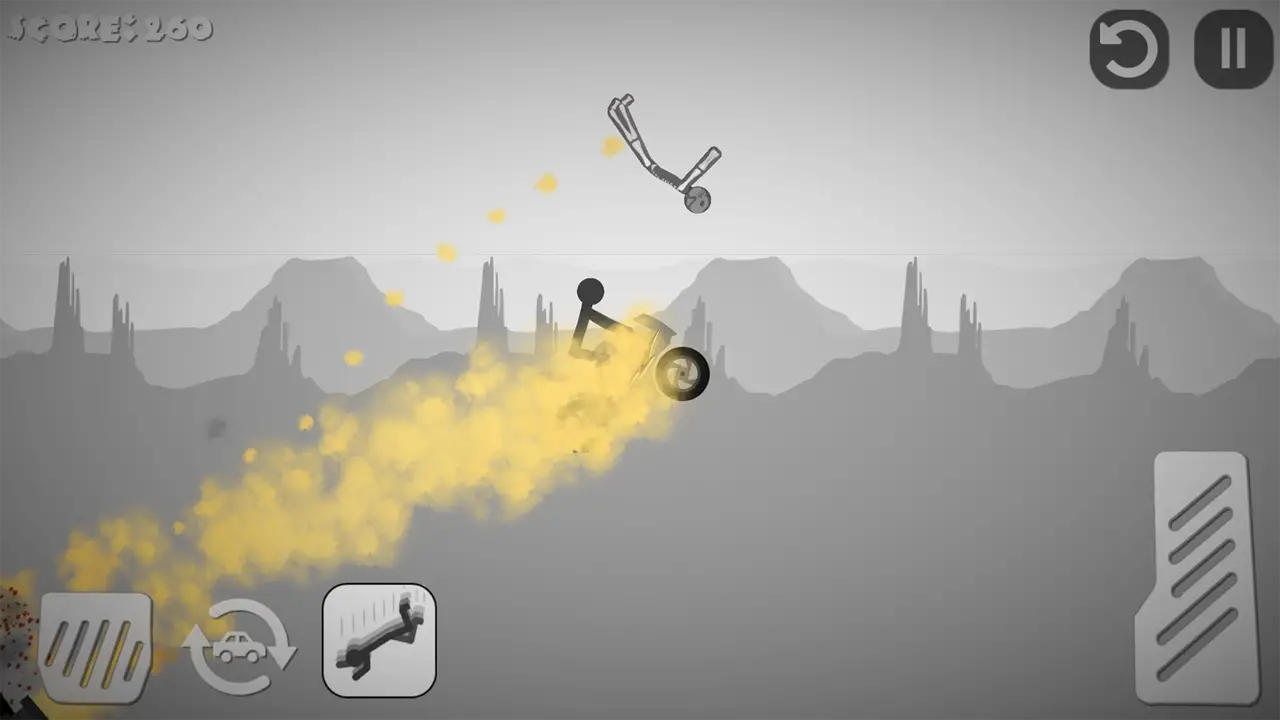The width and height of the screenshot is (1280, 720).
Task: Select the car symbol inside the rotate icon
Action: [240, 647]
